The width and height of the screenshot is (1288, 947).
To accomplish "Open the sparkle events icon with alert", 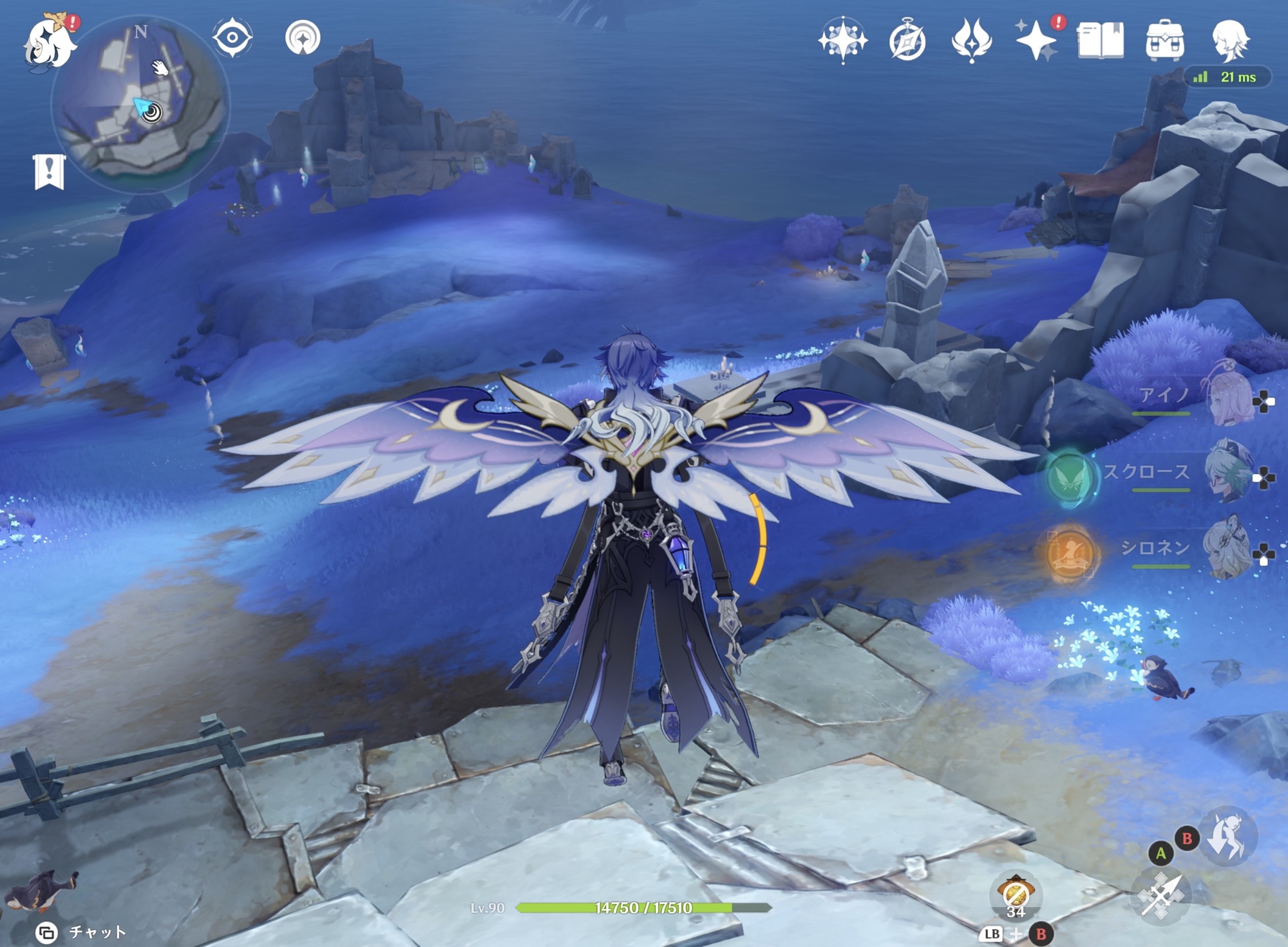I will coord(1036,41).
